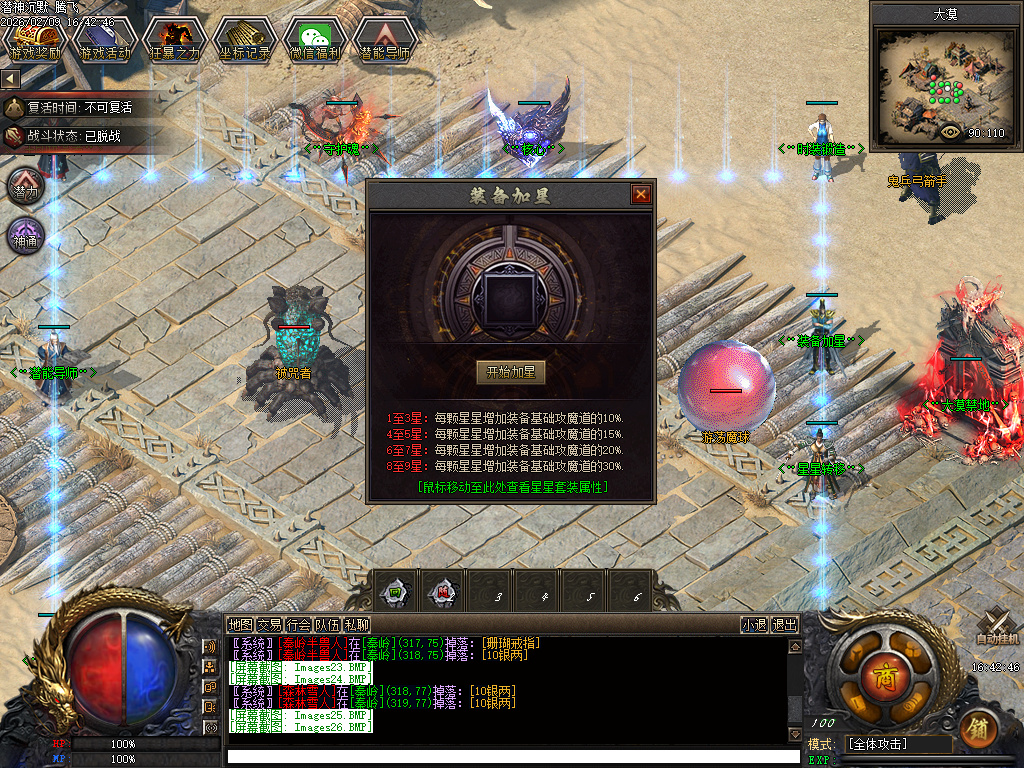Screen dimensions: 1024x768
Task: Start upgrading with the 开始加星 button
Action: (x=510, y=373)
